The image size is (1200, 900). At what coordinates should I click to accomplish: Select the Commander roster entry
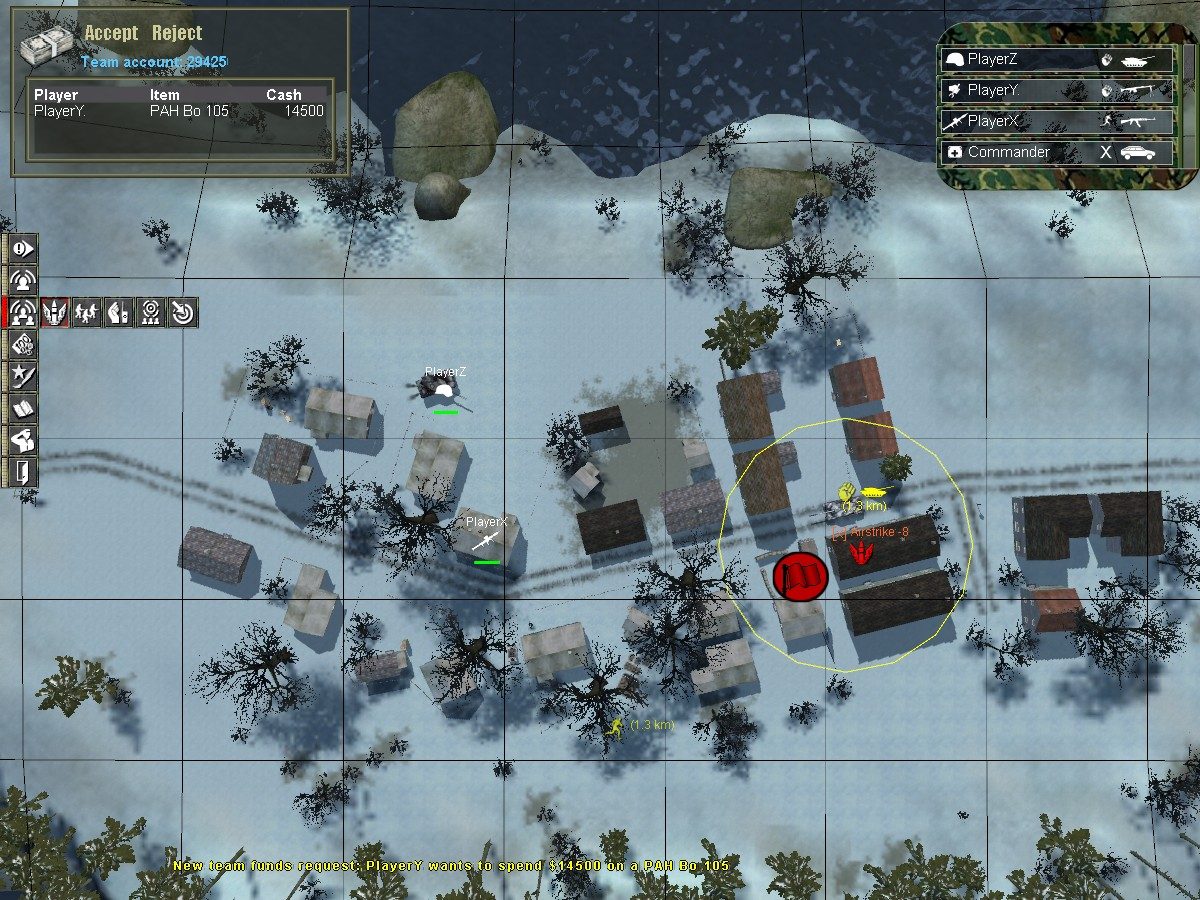click(x=1057, y=153)
